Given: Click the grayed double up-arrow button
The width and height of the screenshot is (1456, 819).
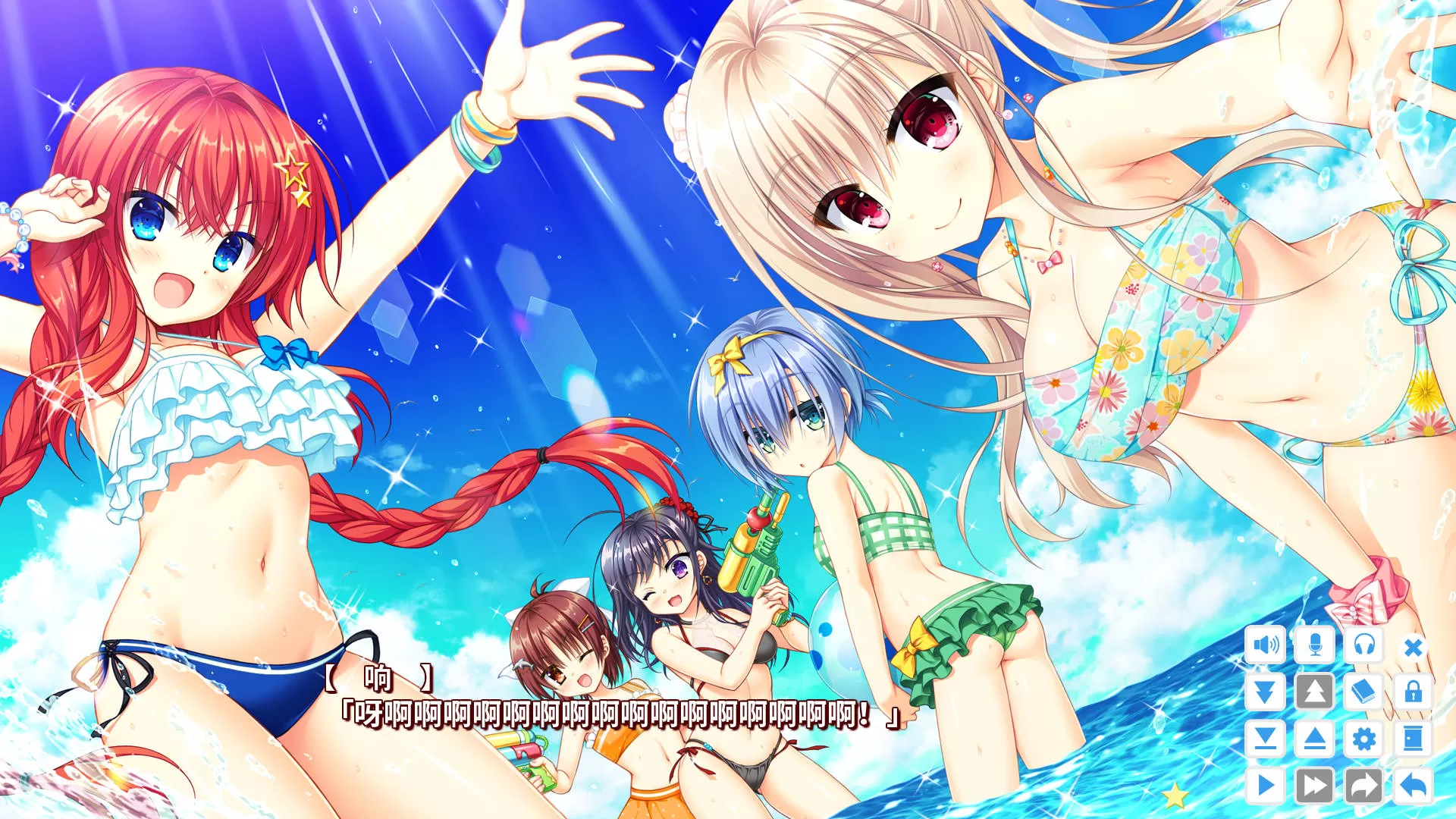Looking at the screenshot, I should 1314,692.
